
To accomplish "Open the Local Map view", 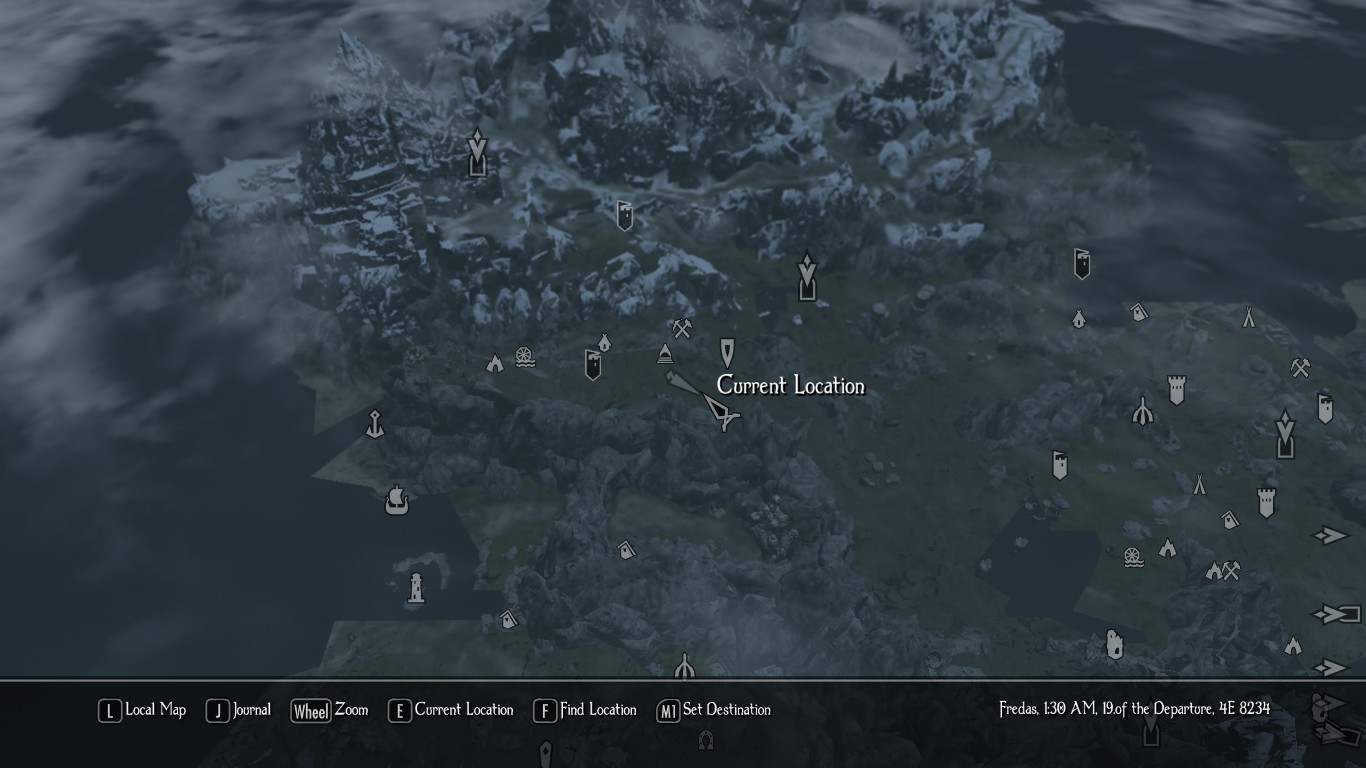I will pos(142,710).
